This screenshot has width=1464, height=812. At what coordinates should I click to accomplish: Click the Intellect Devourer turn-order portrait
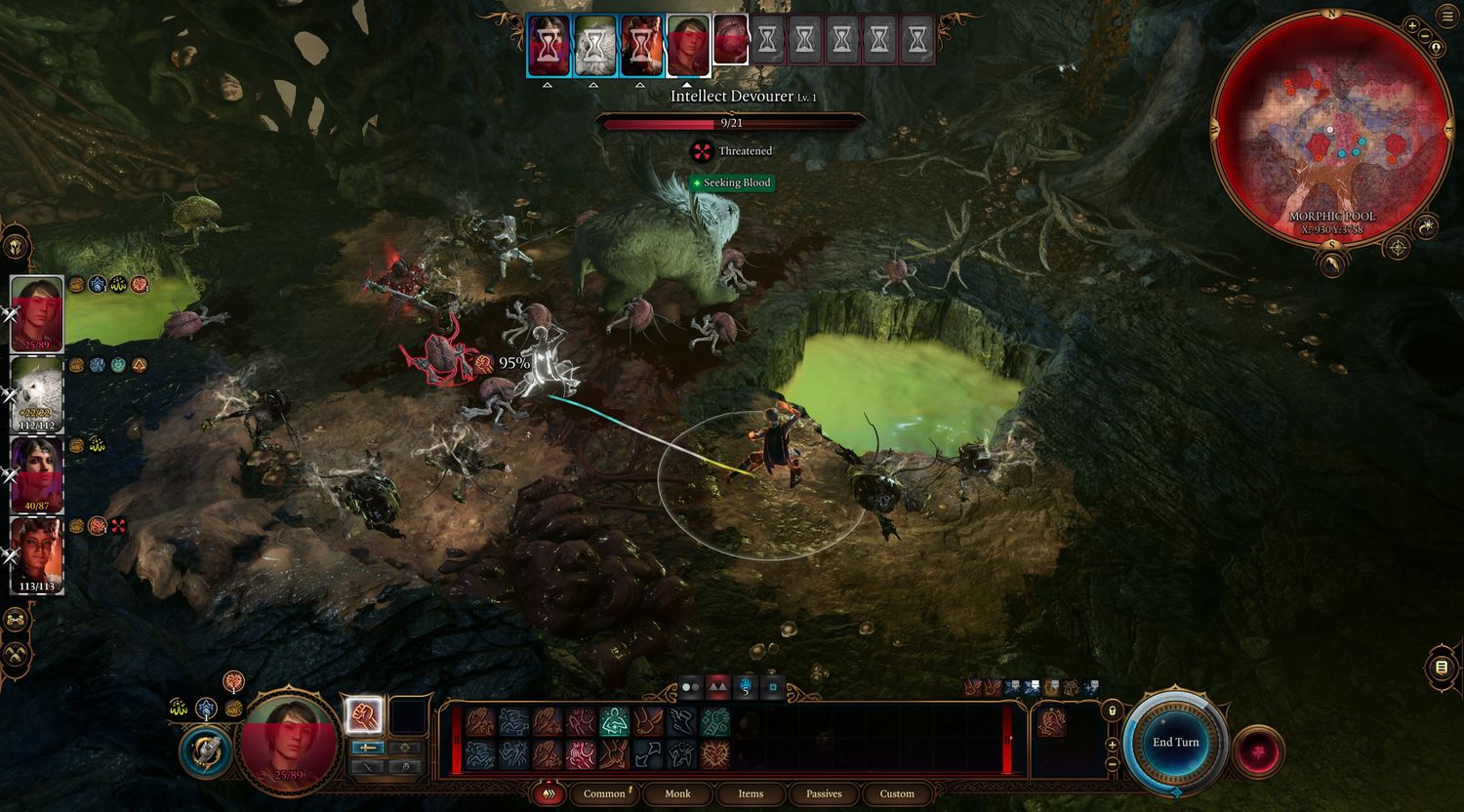[730, 41]
